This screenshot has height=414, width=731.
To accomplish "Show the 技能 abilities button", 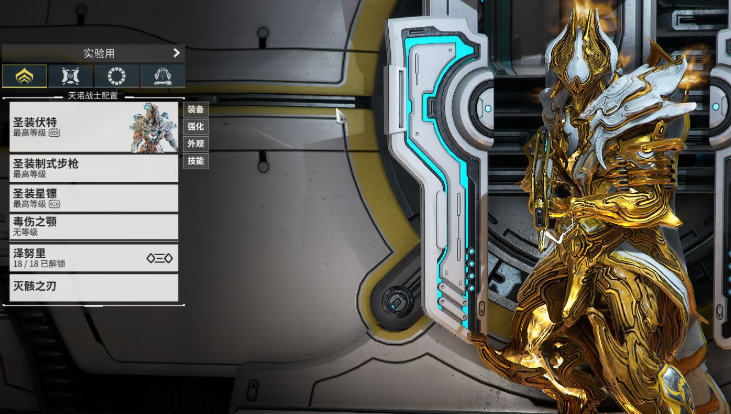I will point(196,161).
